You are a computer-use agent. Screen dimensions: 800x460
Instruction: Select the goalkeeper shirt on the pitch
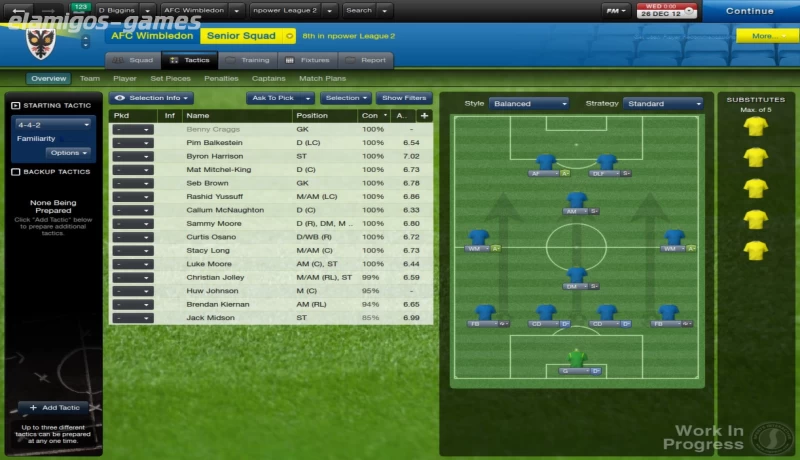click(x=575, y=357)
